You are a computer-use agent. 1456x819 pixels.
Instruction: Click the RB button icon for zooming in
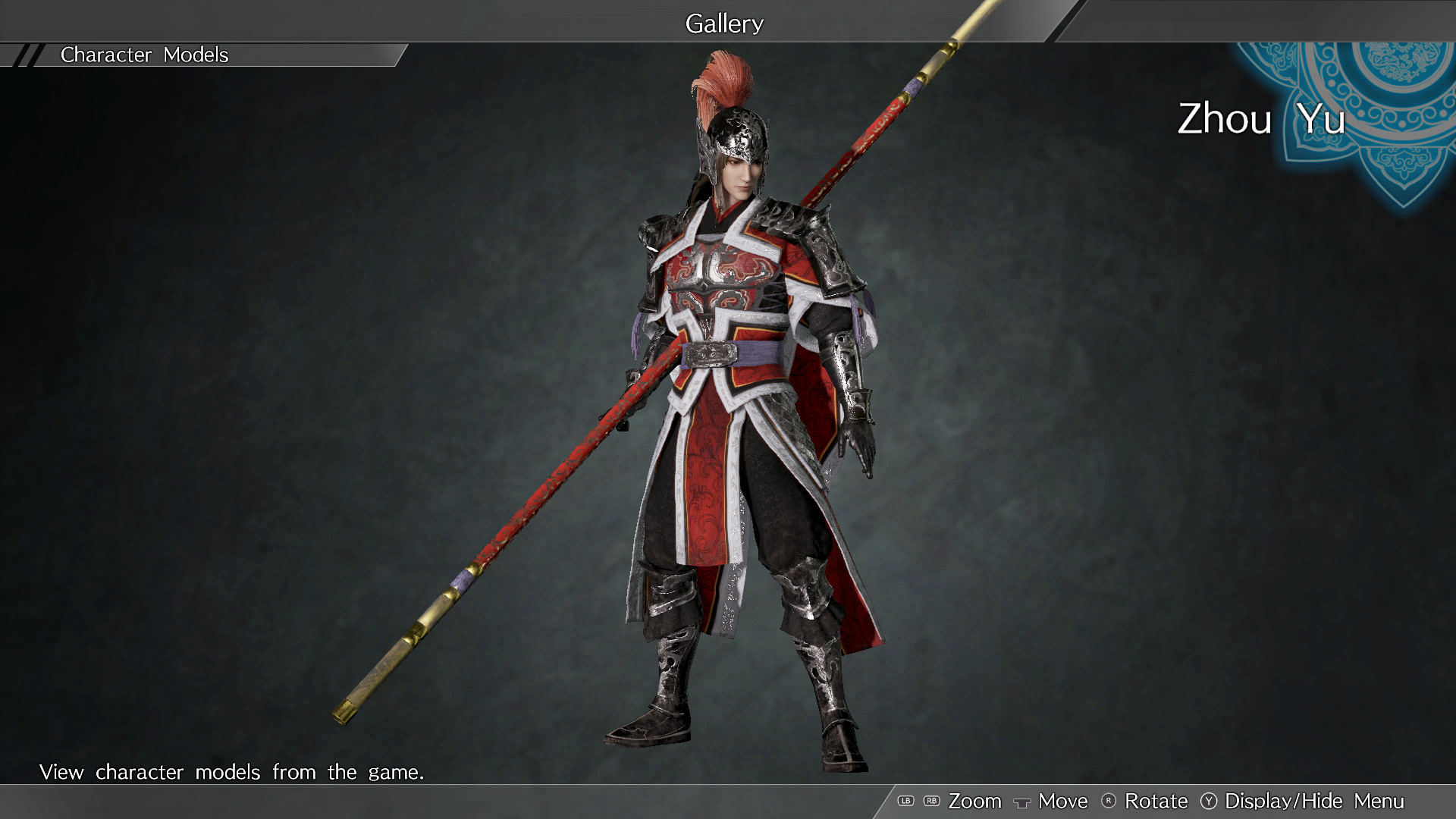[x=931, y=801]
